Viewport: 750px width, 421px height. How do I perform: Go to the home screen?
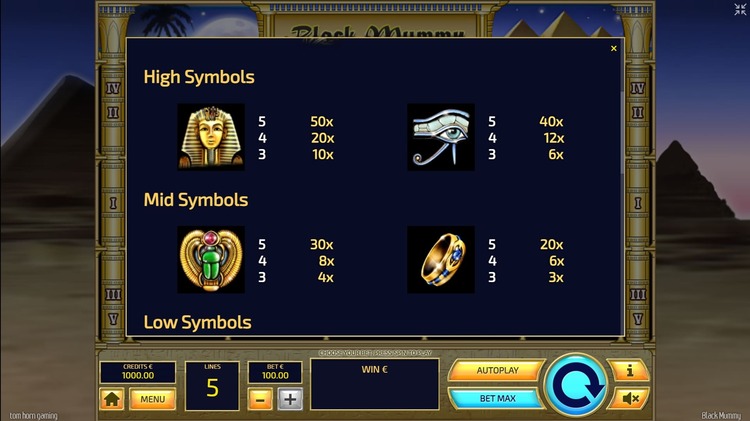[x=112, y=399]
